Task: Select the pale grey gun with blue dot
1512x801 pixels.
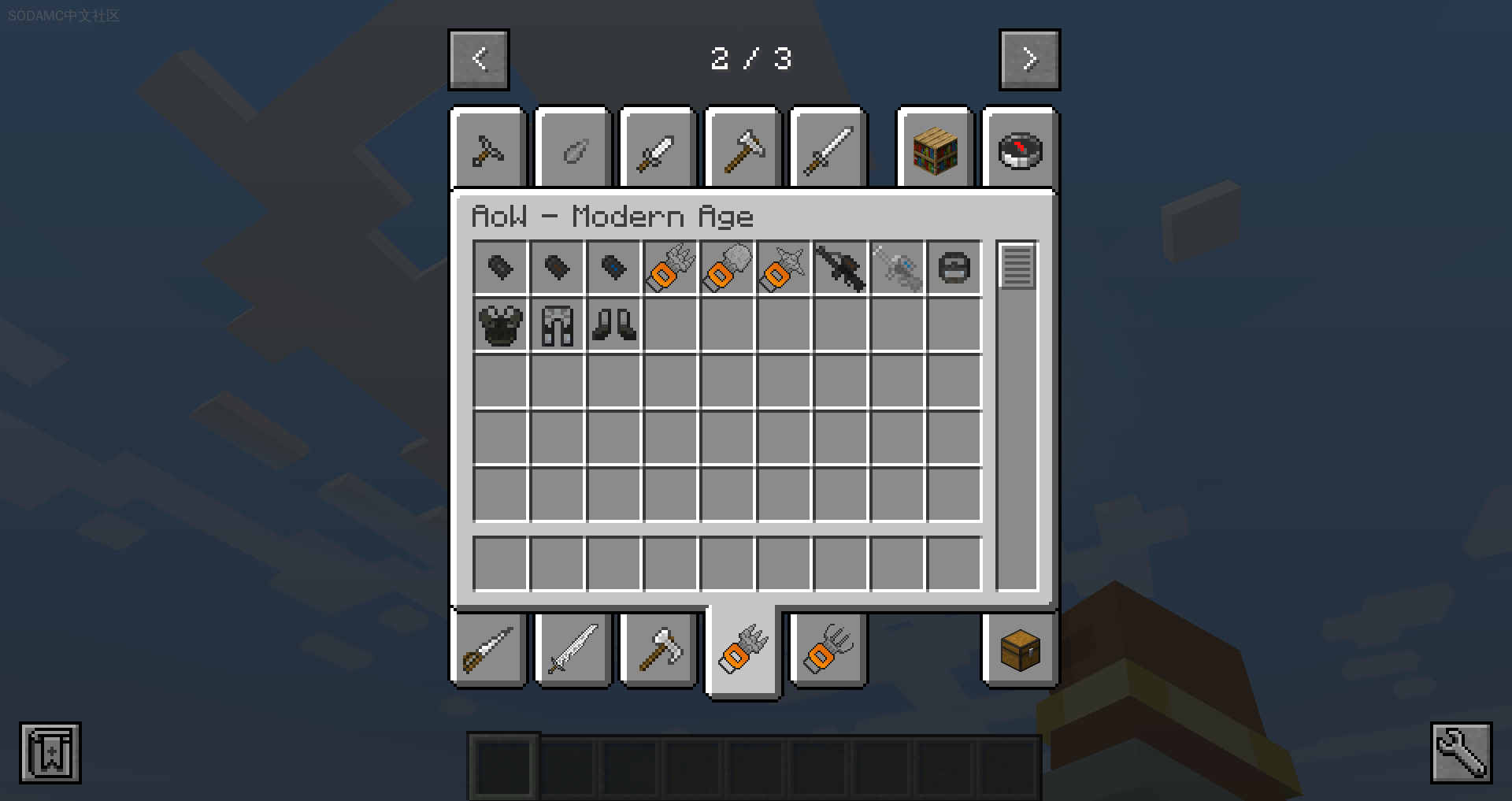Action: pos(897,268)
